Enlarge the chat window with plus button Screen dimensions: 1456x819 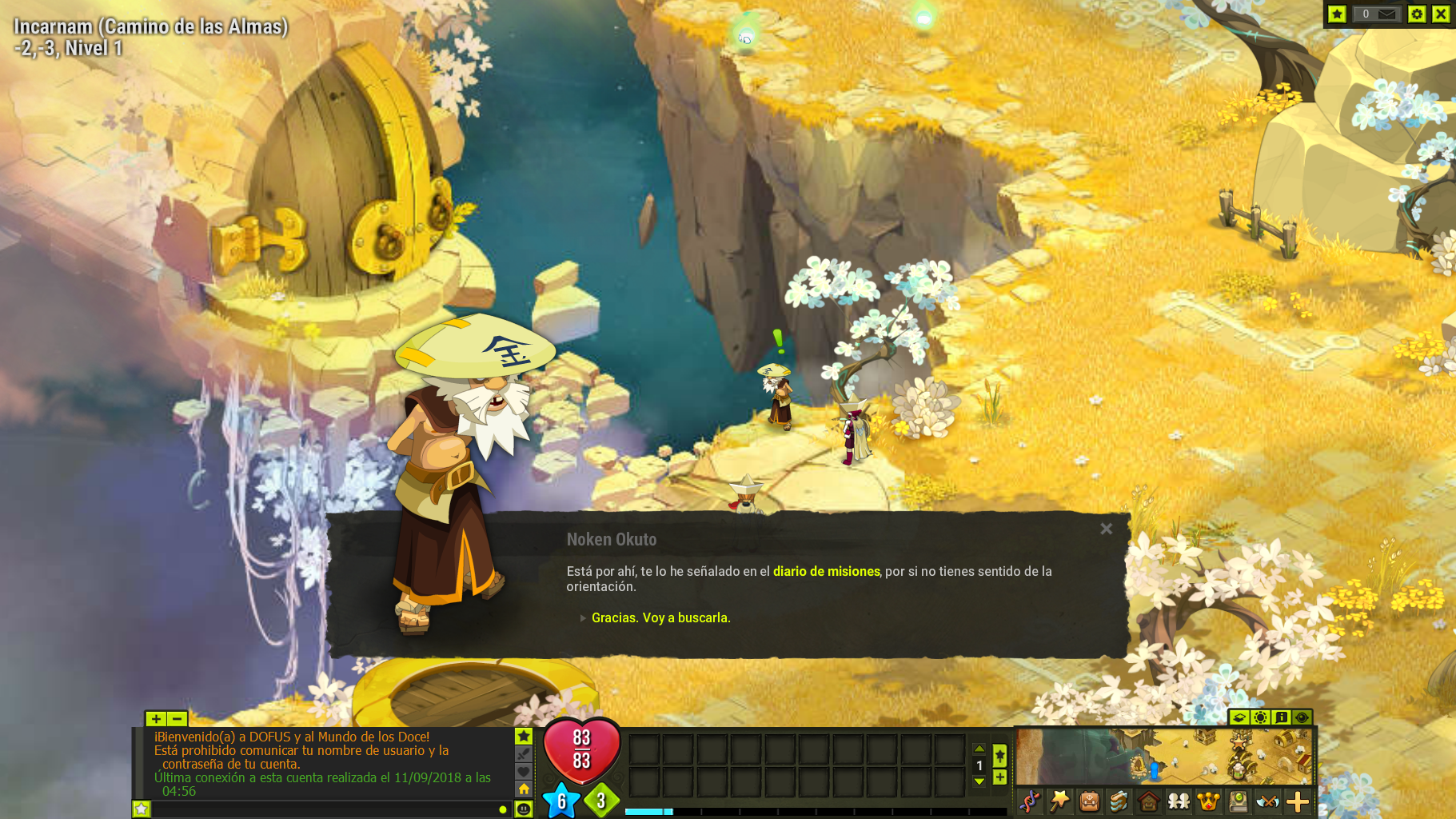(x=156, y=719)
